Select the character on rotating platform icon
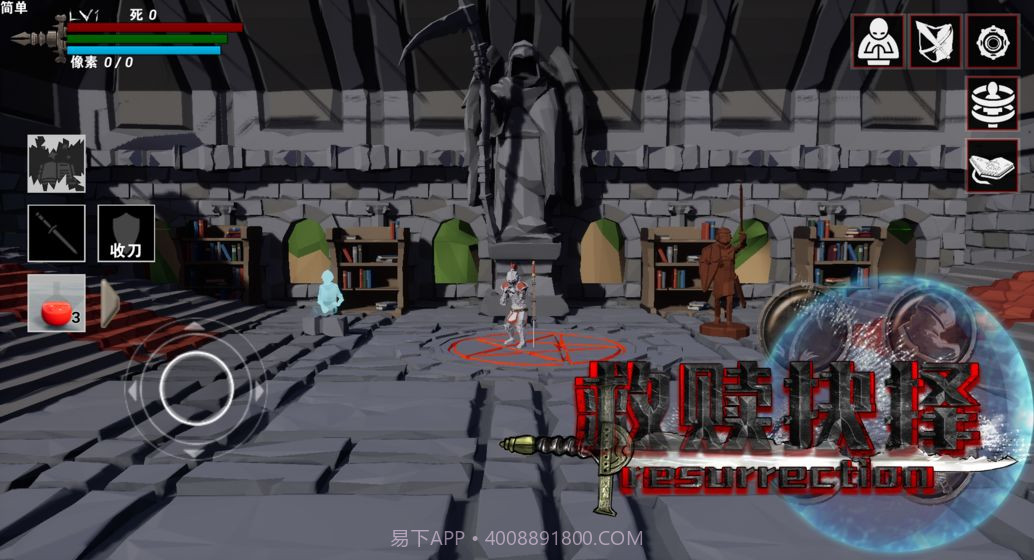The width and height of the screenshot is (1034, 560). pyautogui.click(x=992, y=104)
